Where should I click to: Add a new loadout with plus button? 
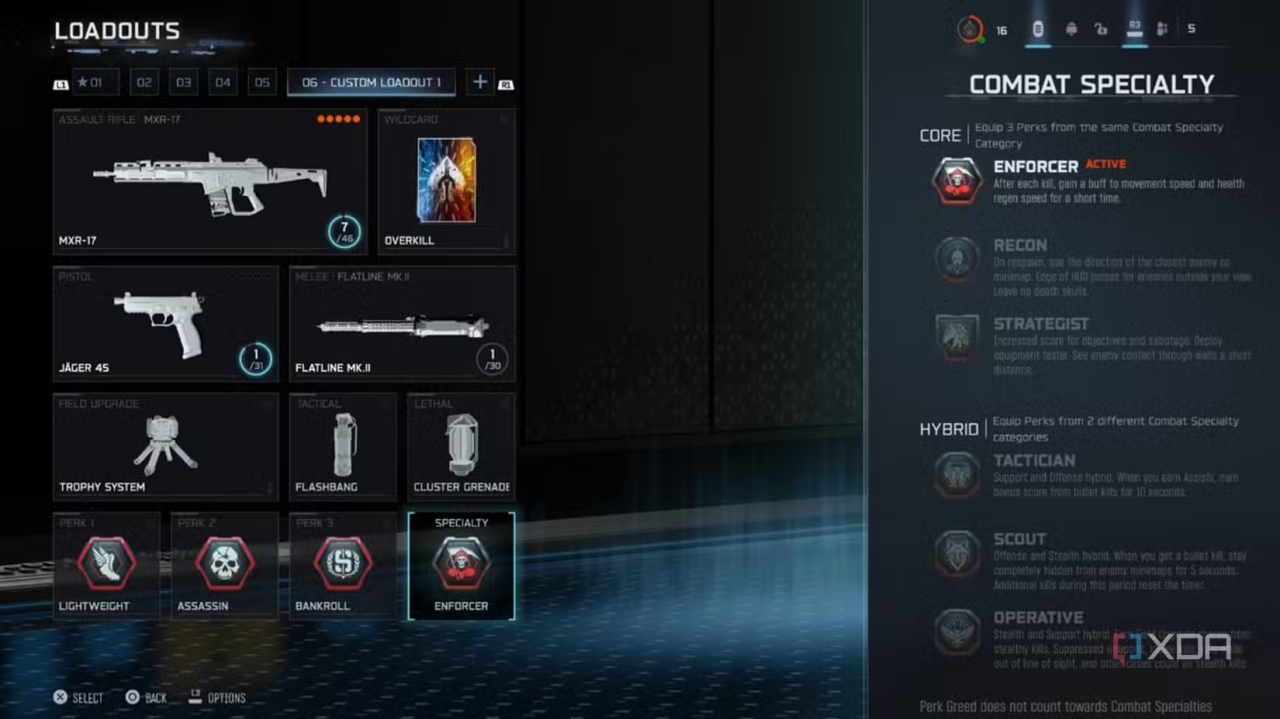point(480,82)
